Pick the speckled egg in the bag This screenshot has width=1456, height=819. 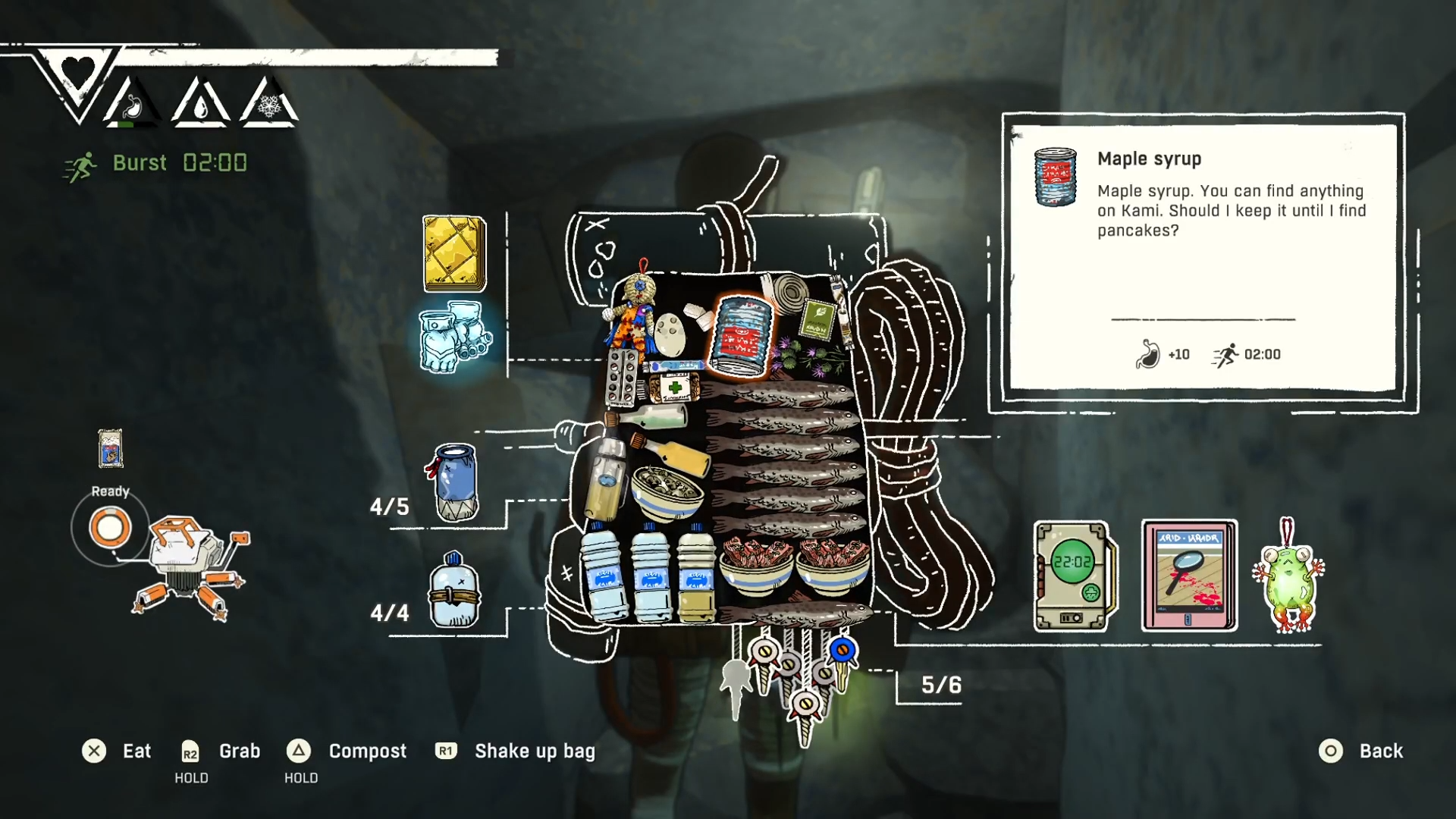(670, 334)
